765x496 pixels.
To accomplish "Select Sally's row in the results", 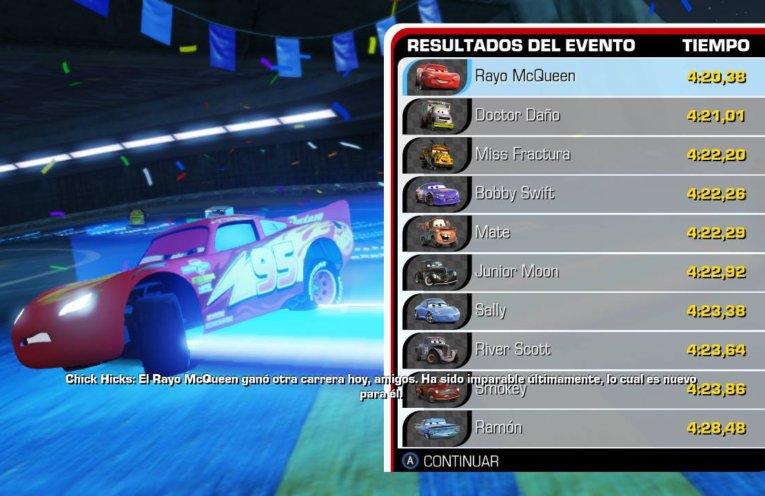I will pos(580,310).
